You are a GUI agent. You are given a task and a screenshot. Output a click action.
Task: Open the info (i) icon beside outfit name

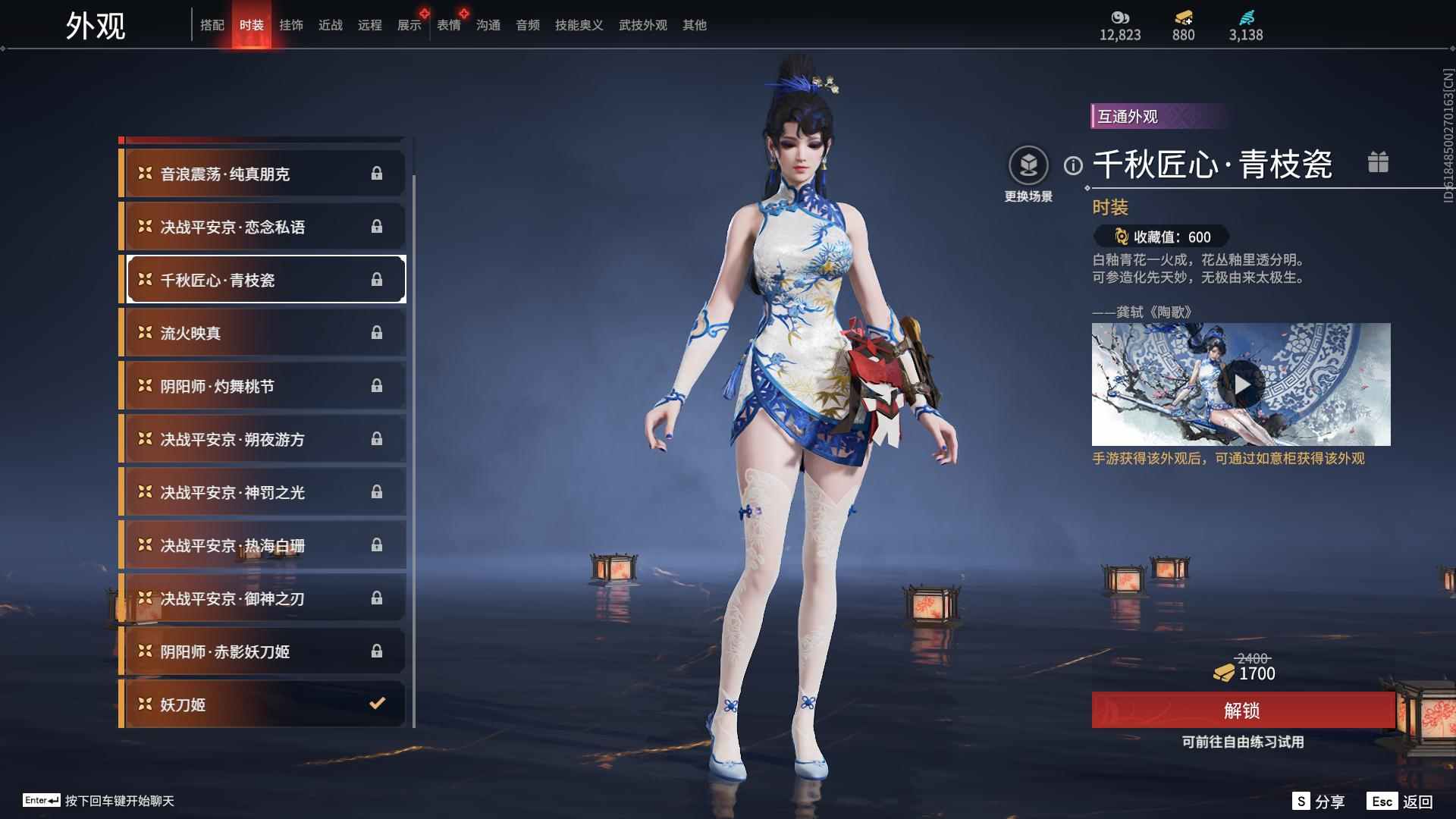pos(1072,163)
